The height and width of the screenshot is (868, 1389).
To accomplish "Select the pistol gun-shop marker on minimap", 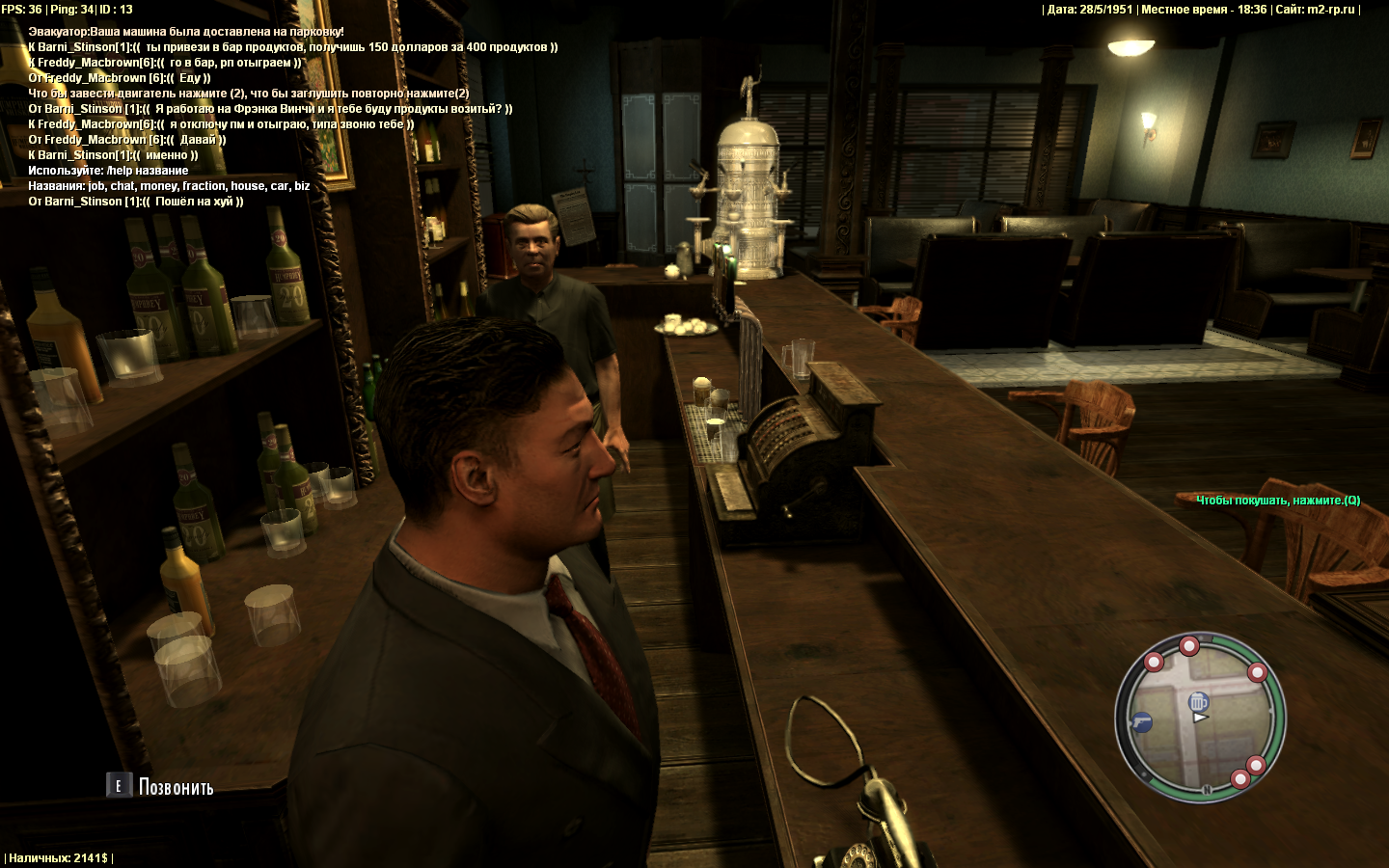I will [1141, 720].
